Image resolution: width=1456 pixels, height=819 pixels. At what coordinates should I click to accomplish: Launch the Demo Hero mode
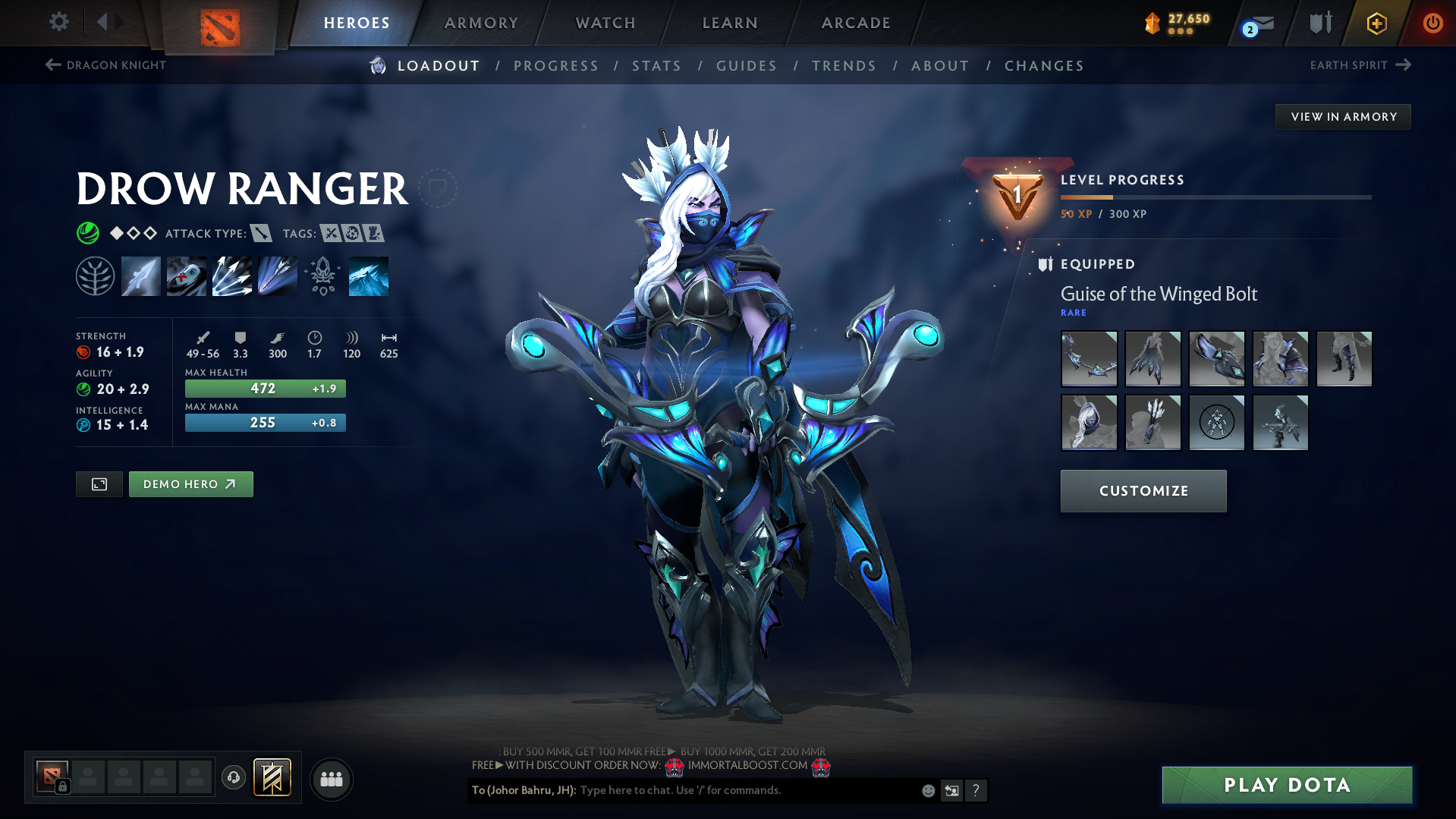point(190,484)
